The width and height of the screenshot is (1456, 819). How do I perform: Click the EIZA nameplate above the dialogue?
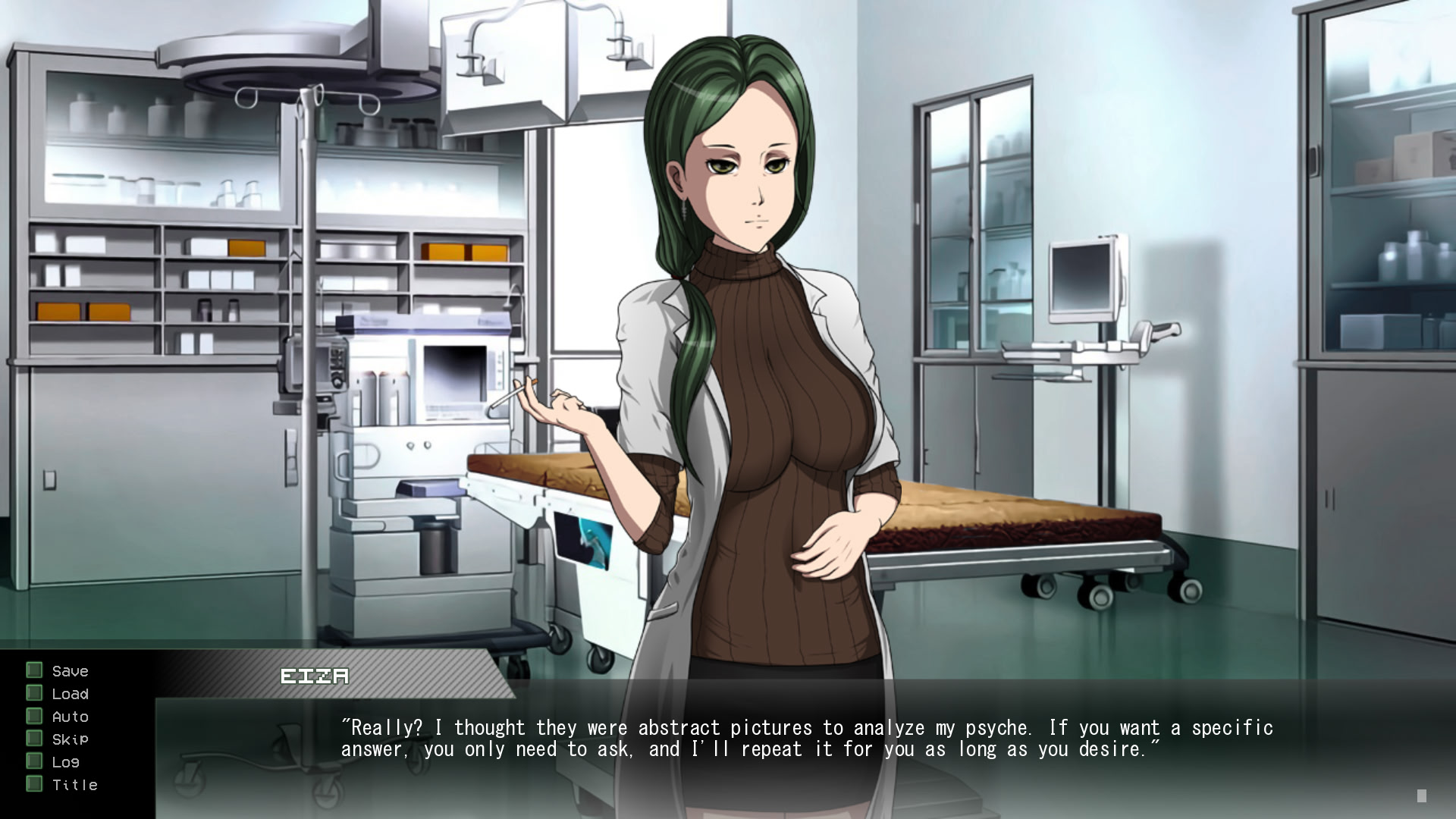coord(313,676)
